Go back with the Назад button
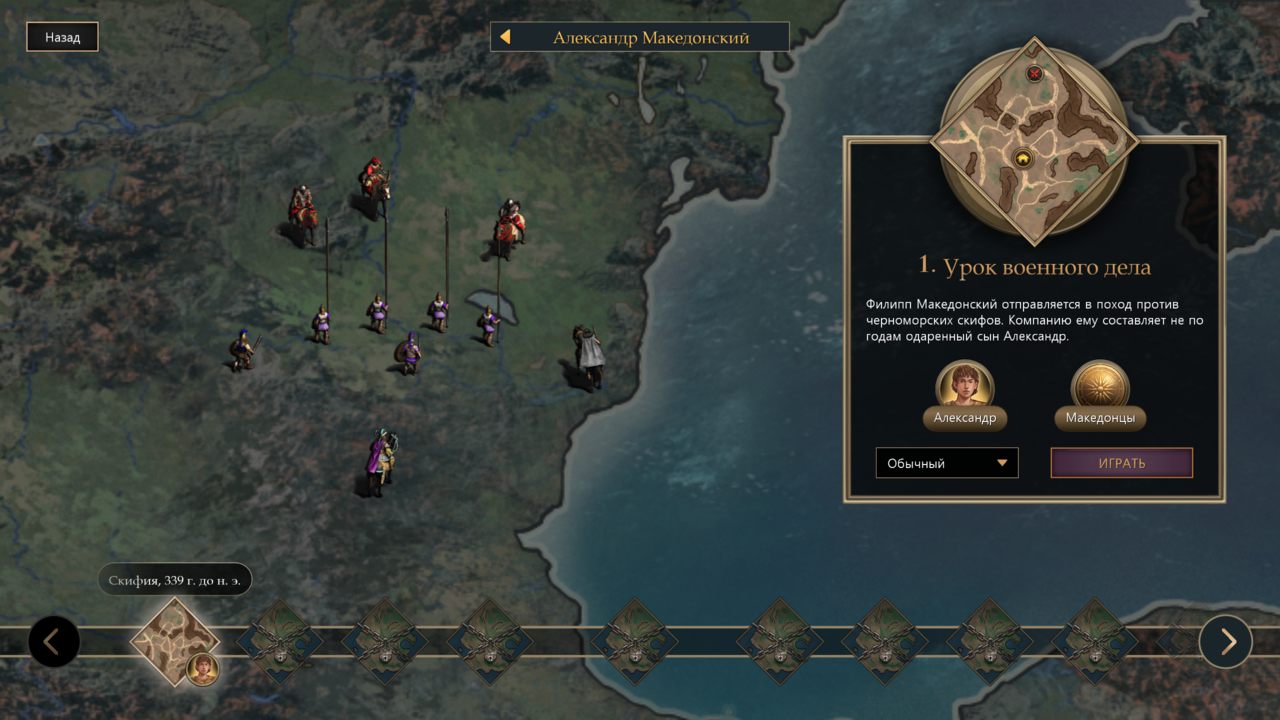 [x=62, y=38]
